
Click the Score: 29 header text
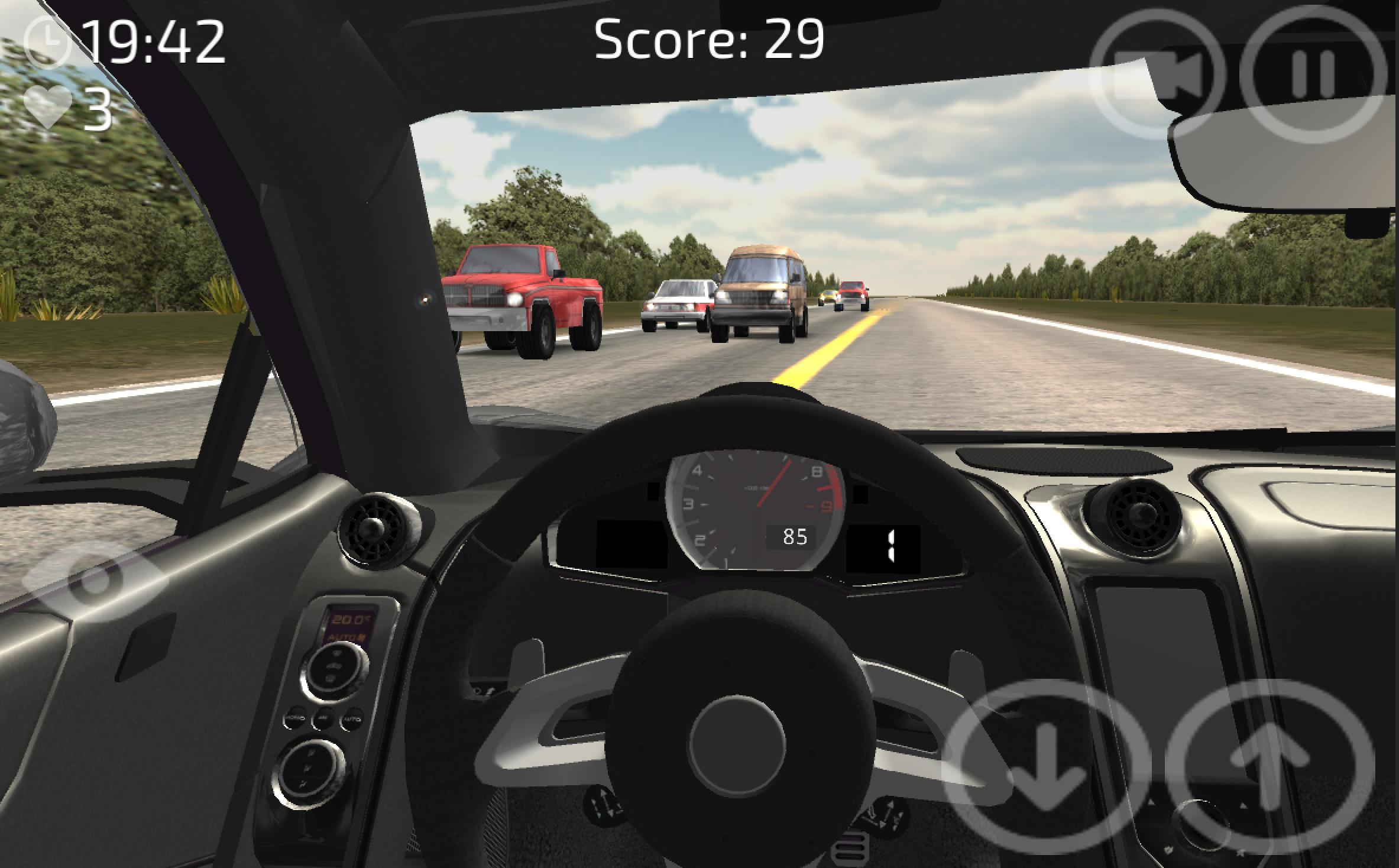709,39
